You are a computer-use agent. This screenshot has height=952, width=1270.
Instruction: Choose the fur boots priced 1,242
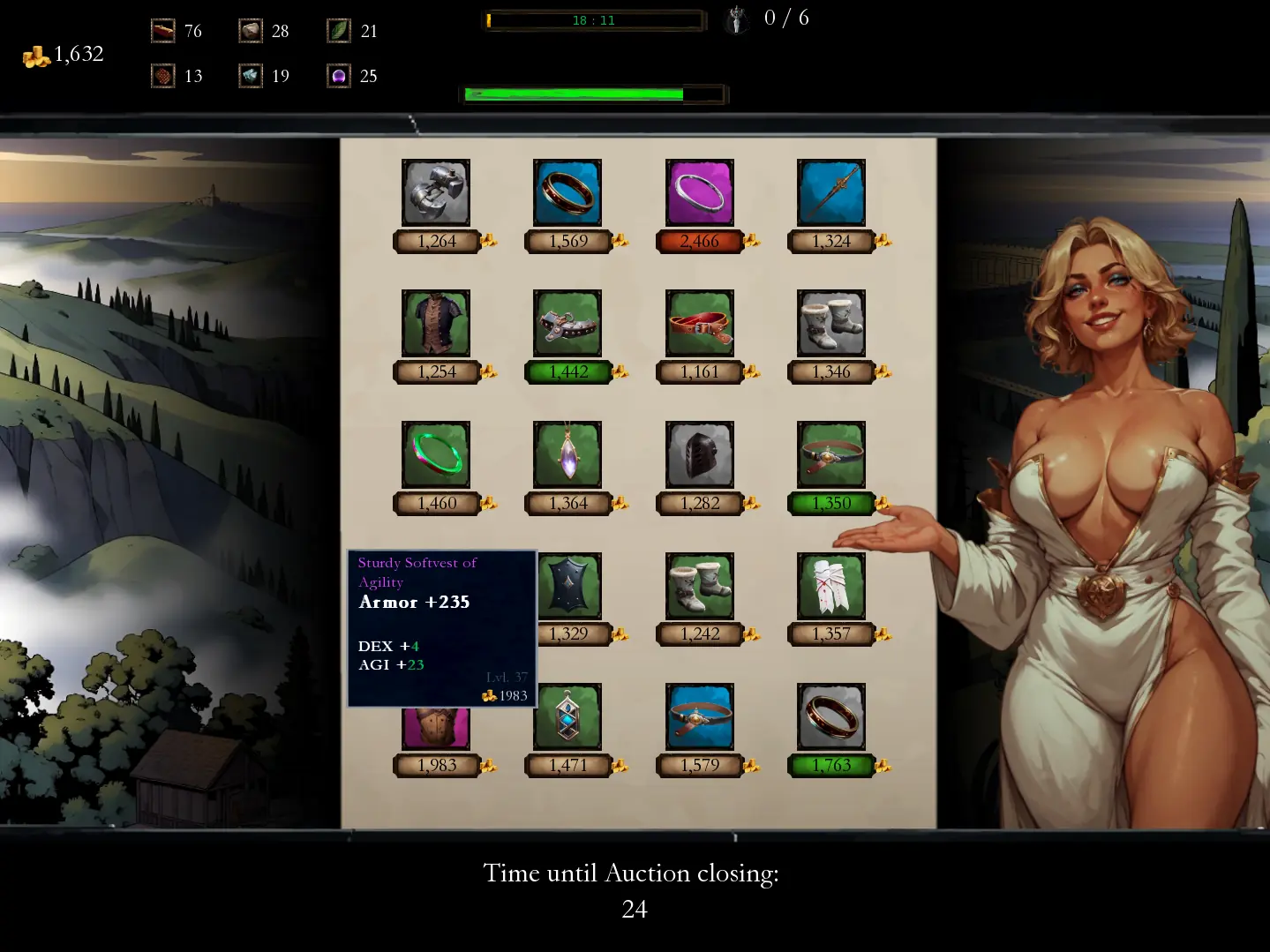pyautogui.click(x=700, y=586)
